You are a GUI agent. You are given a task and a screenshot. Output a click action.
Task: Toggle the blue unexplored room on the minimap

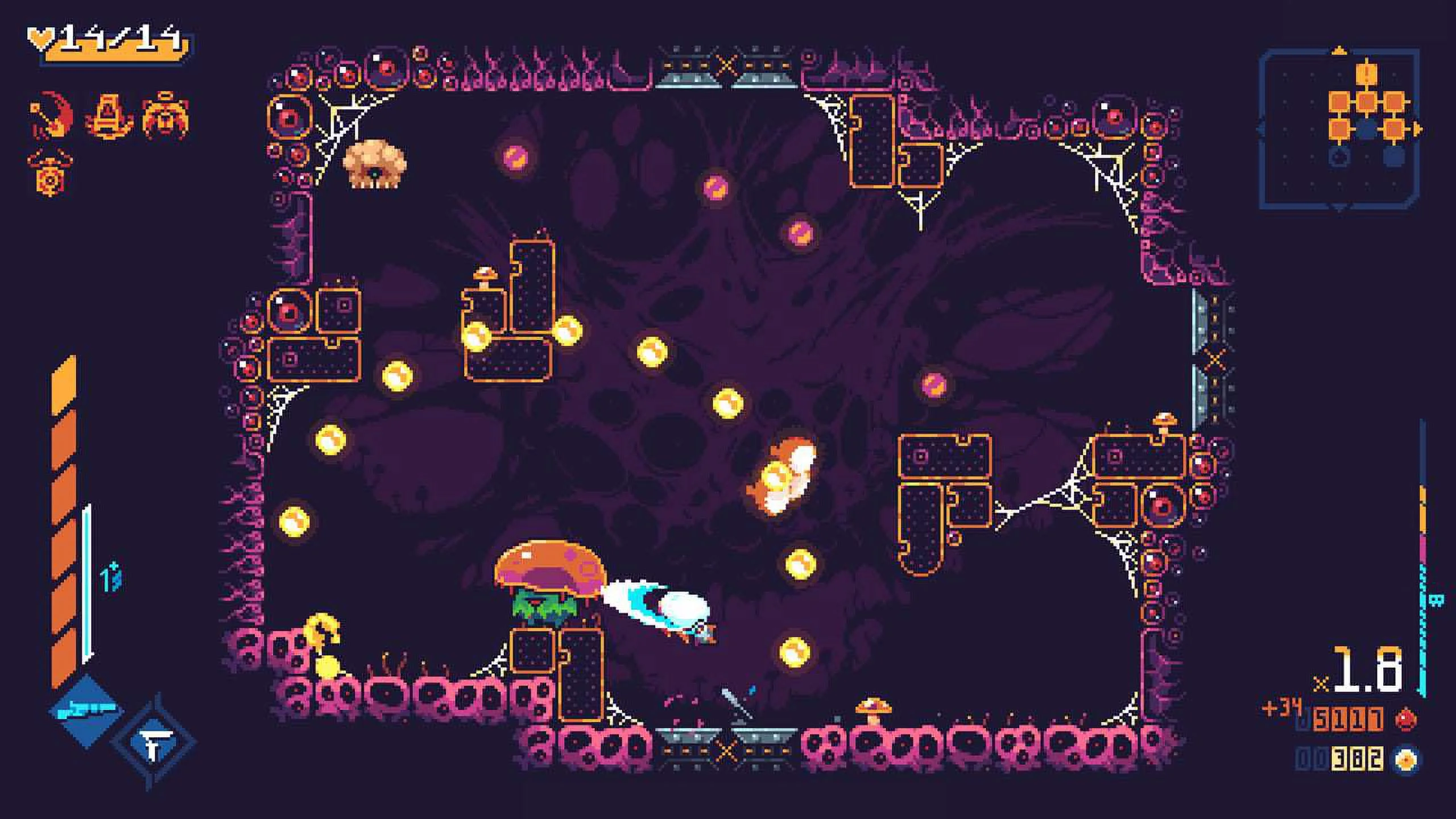pyautogui.click(x=1393, y=156)
